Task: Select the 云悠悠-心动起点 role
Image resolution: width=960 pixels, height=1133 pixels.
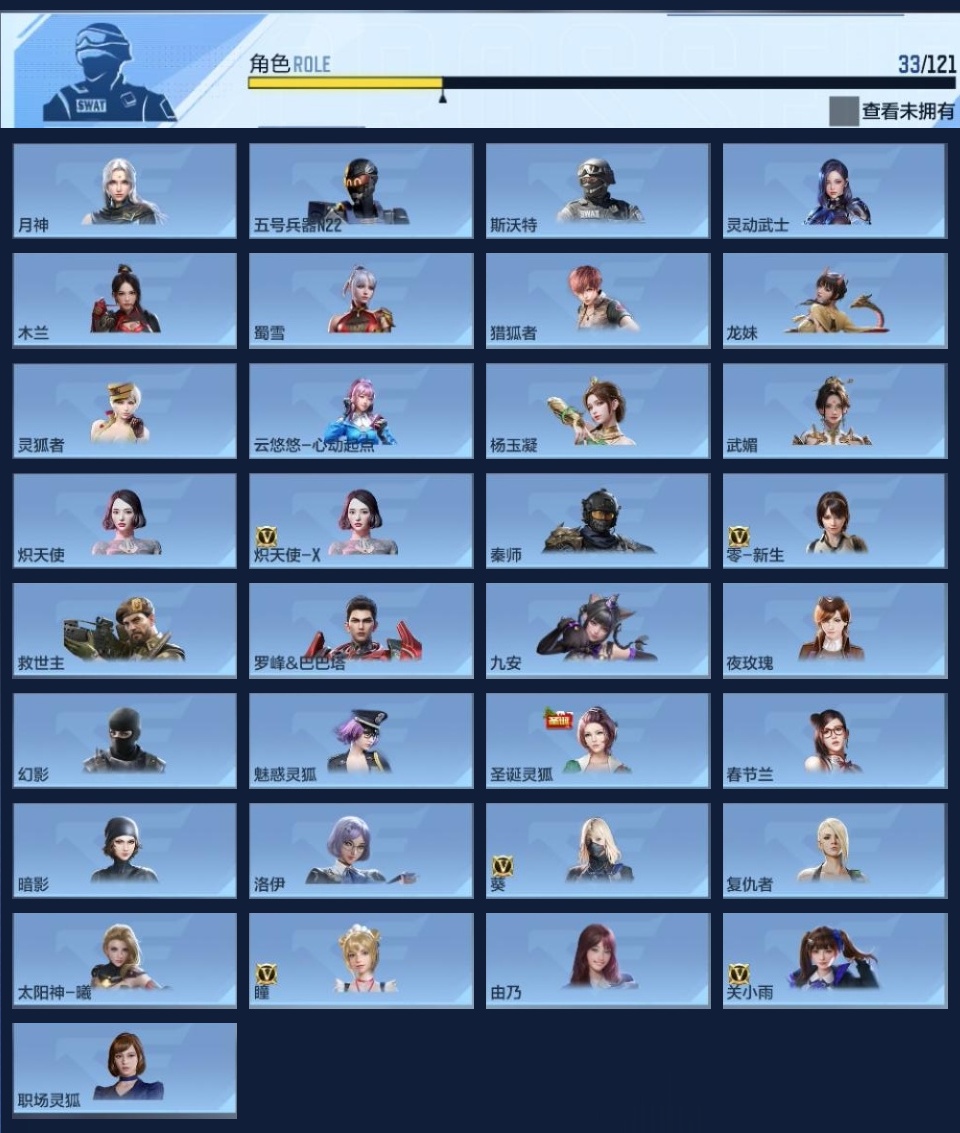Action: coord(361,411)
